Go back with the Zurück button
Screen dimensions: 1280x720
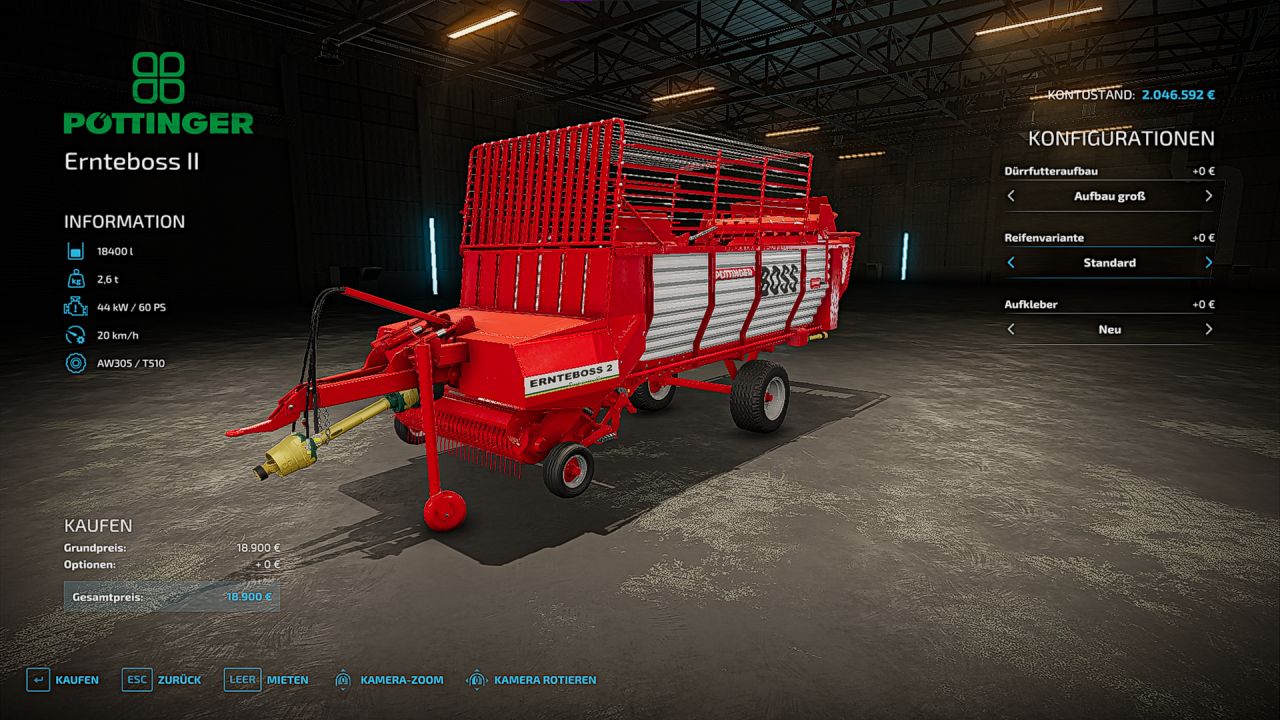click(162, 680)
